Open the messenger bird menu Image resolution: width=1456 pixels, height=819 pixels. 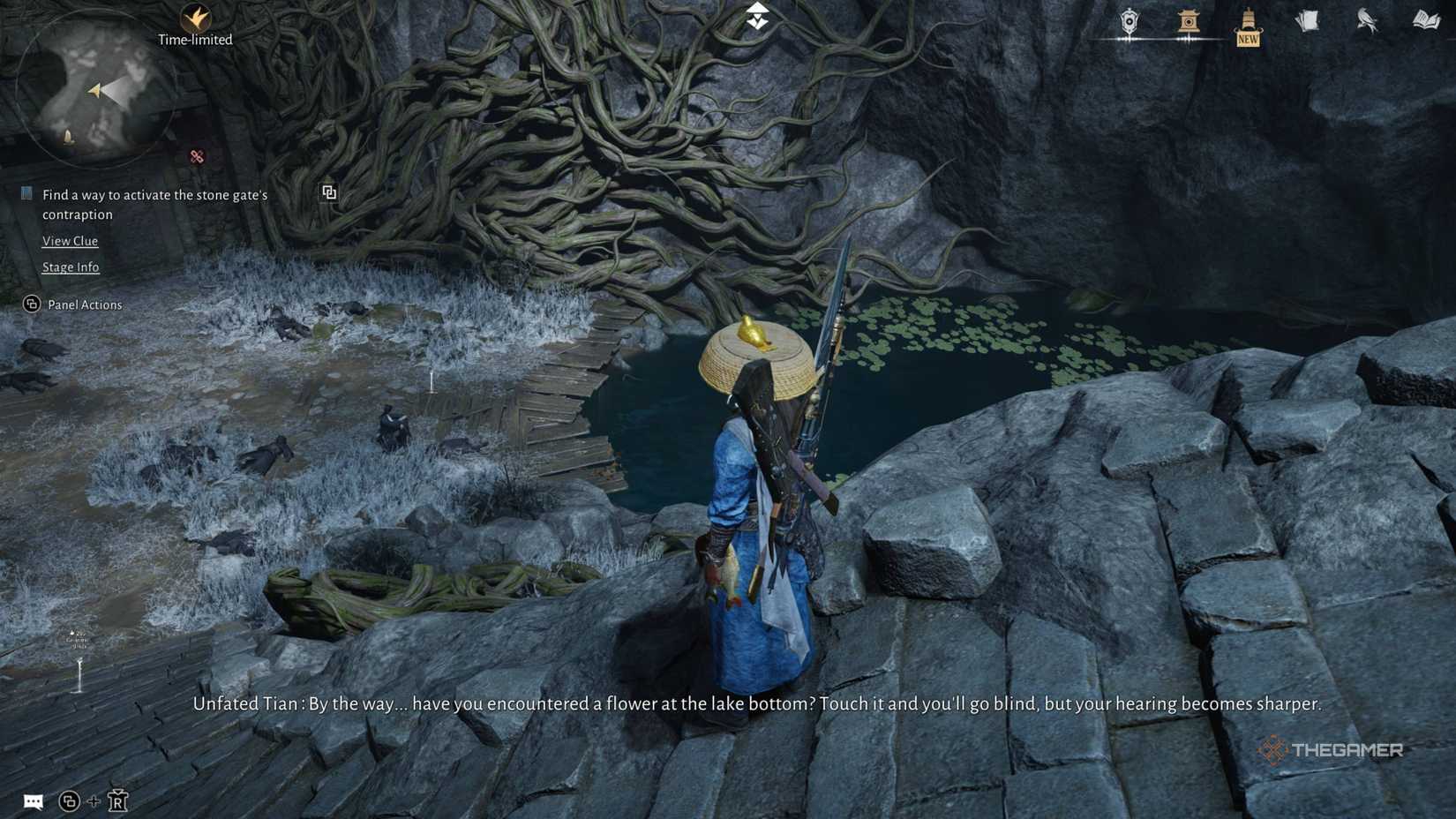point(1366,21)
